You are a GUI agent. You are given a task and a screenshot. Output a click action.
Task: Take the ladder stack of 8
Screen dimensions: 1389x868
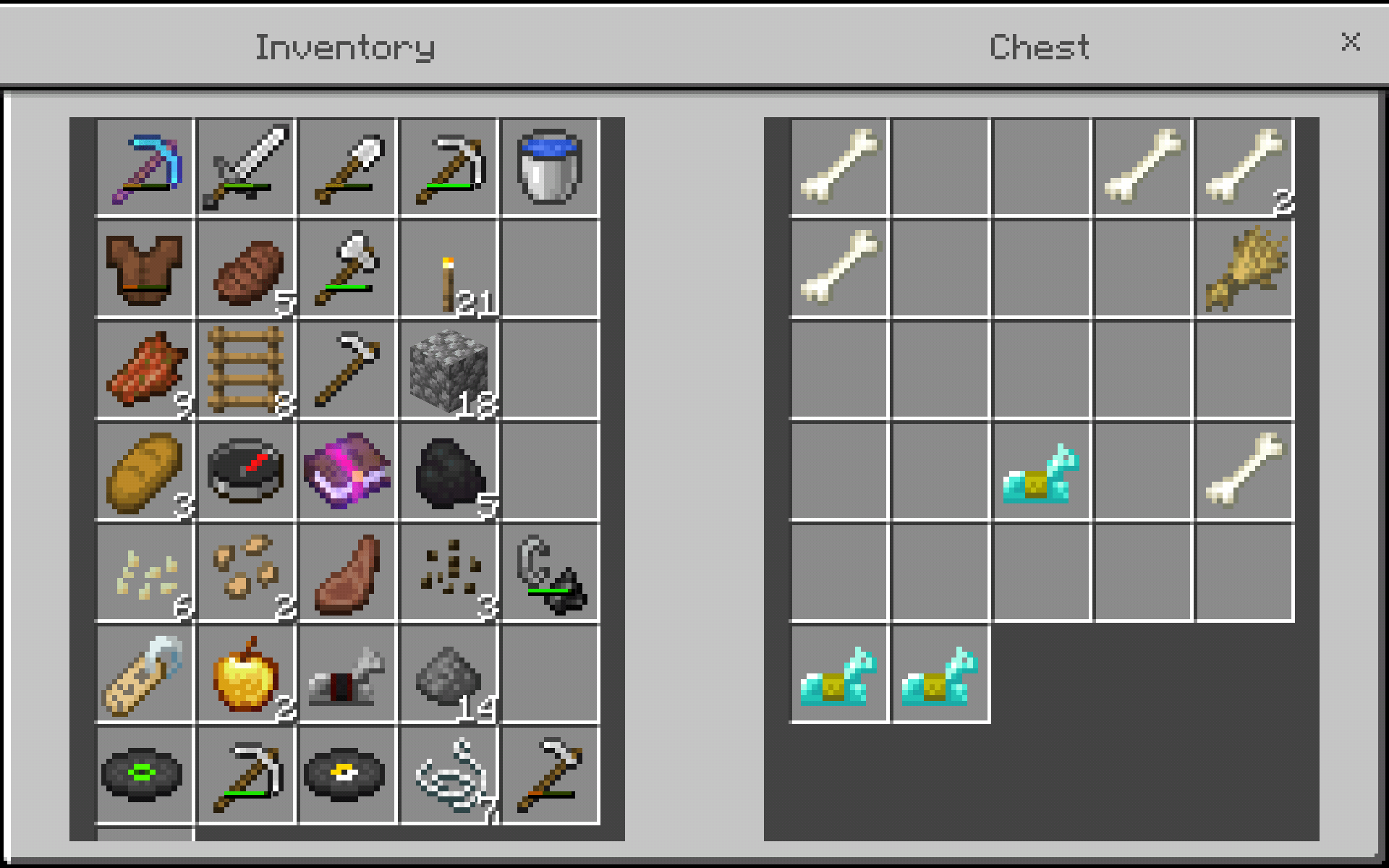(x=246, y=370)
